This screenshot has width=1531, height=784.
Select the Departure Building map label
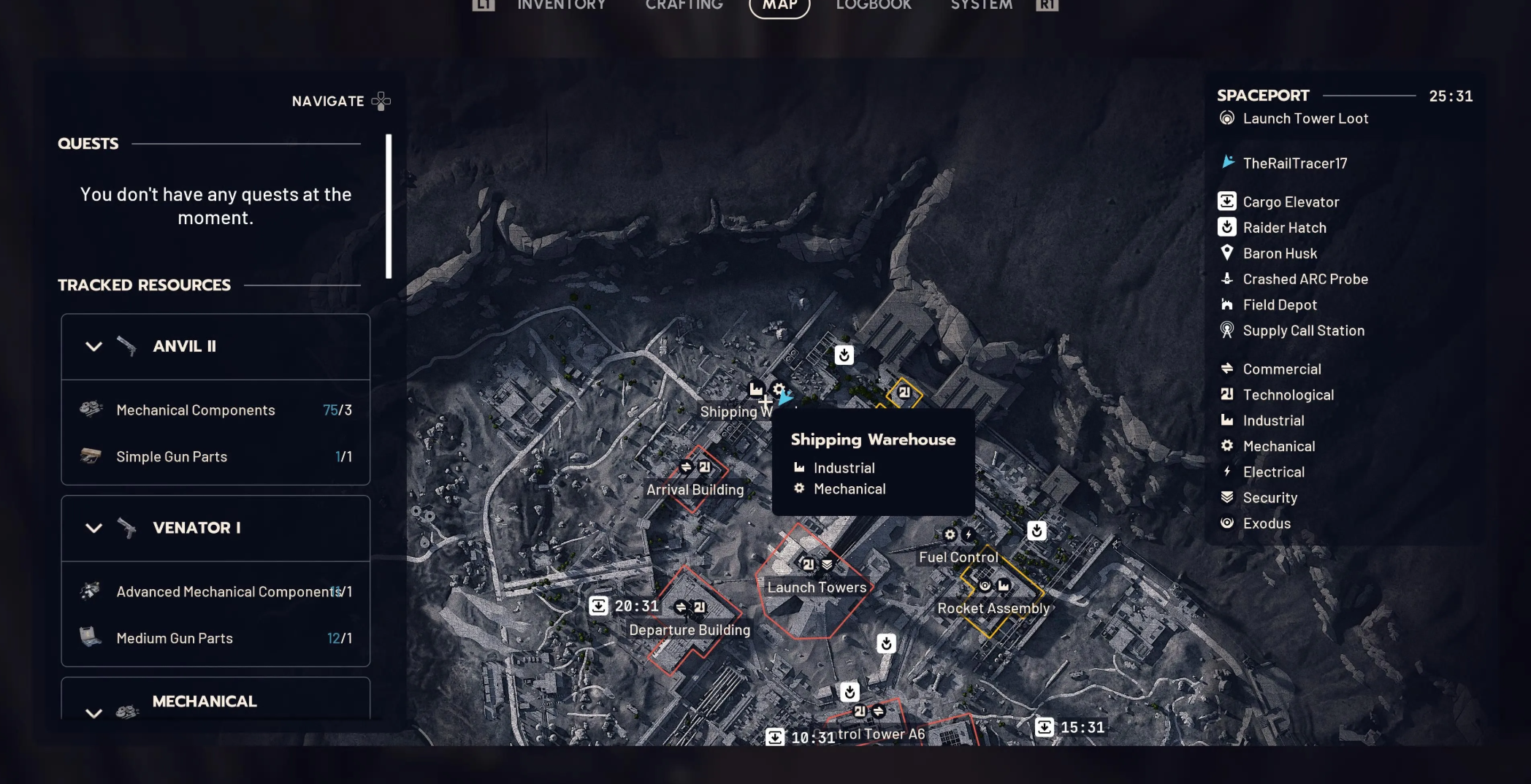click(690, 630)
